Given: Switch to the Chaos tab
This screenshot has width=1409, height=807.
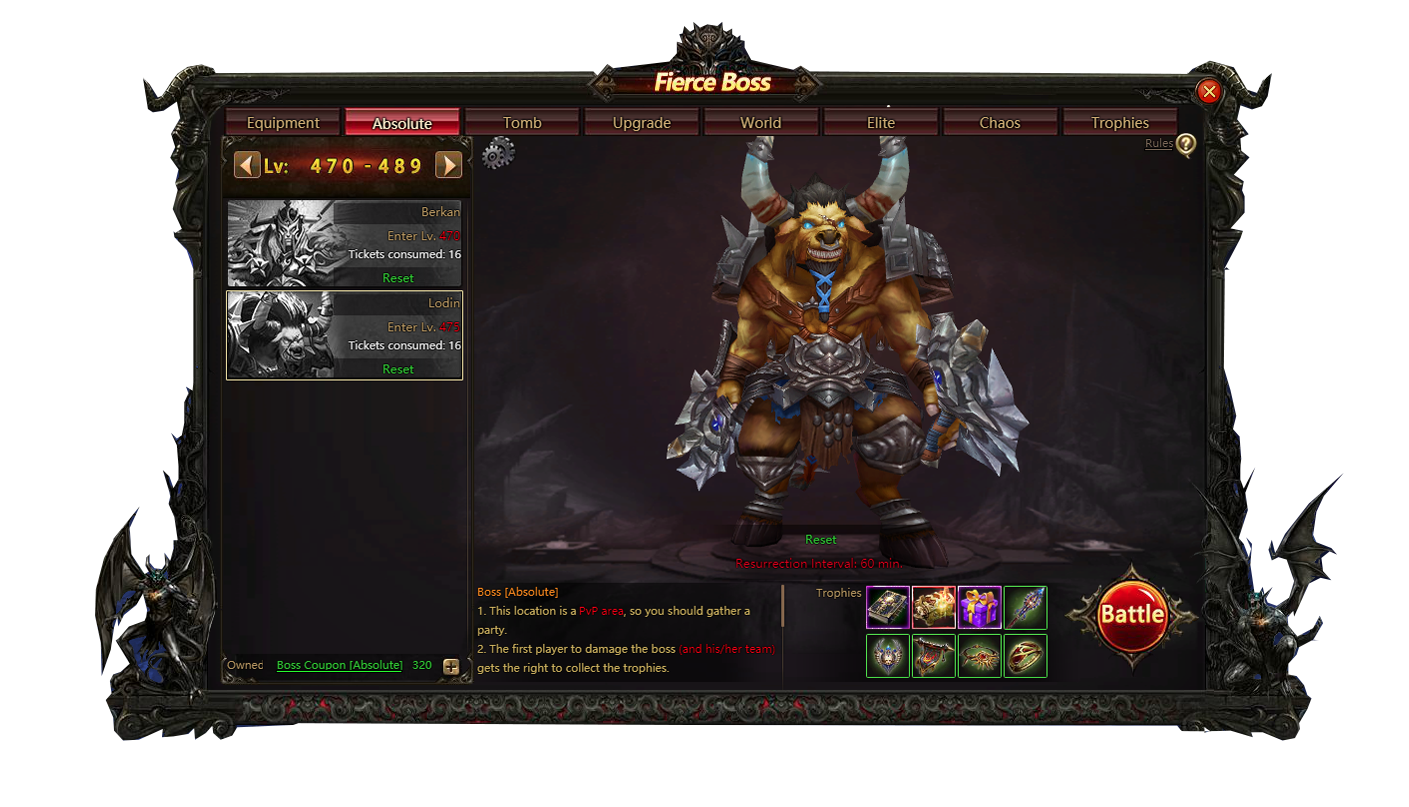Looking at the screenshot, I should pyautogui.click(x=1000, y=123).
